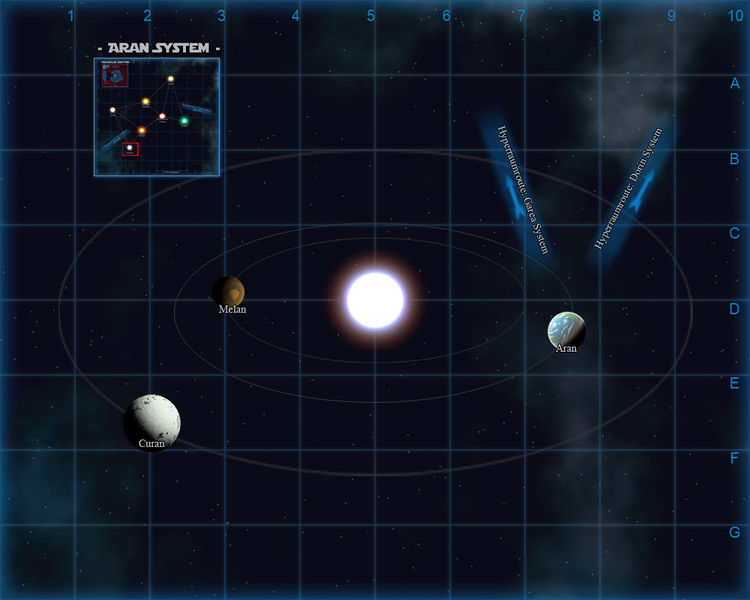The height and width of the screenshot is (600, 750).
Task: Select planet Melan on the system map
Action: point(230,291)
